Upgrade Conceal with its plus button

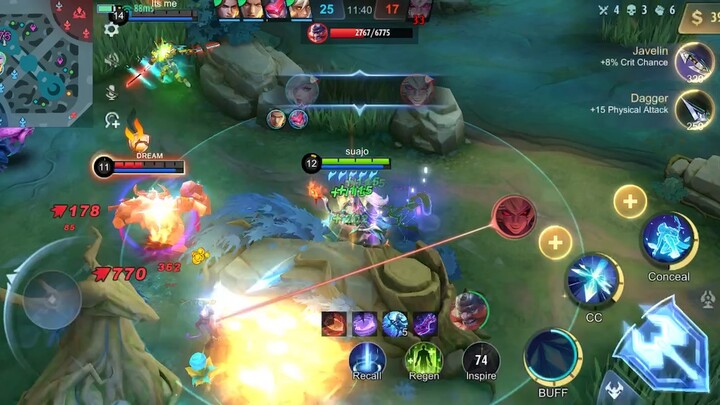click(629, 202)
